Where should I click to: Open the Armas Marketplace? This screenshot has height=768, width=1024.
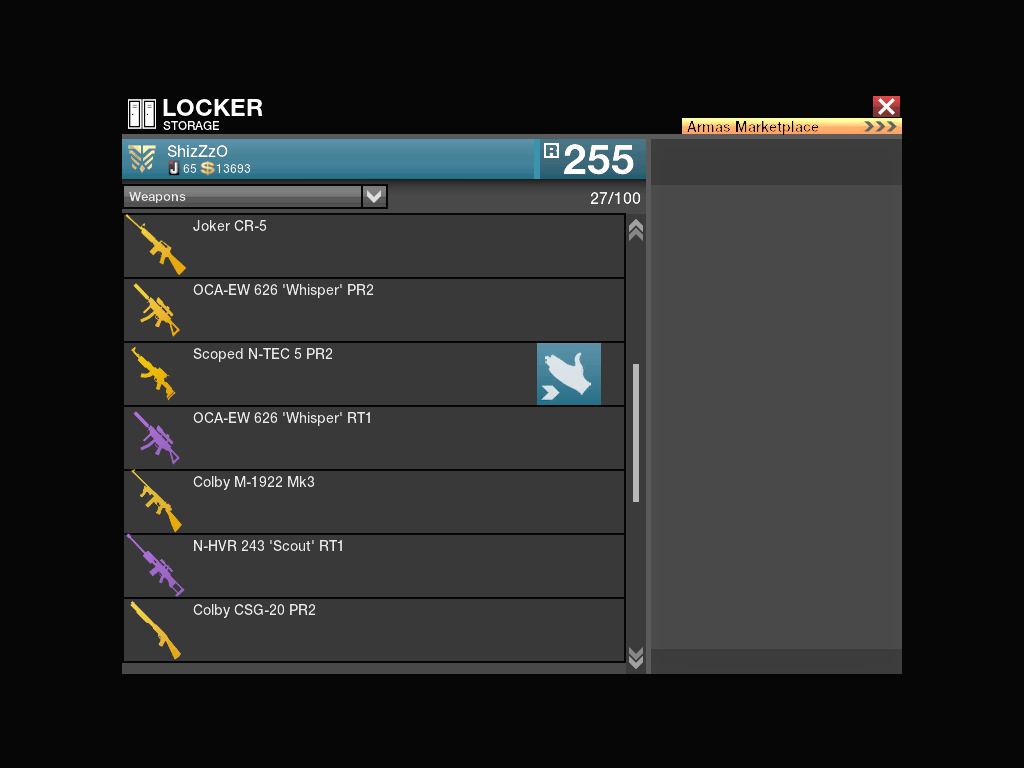coord(791,127)
